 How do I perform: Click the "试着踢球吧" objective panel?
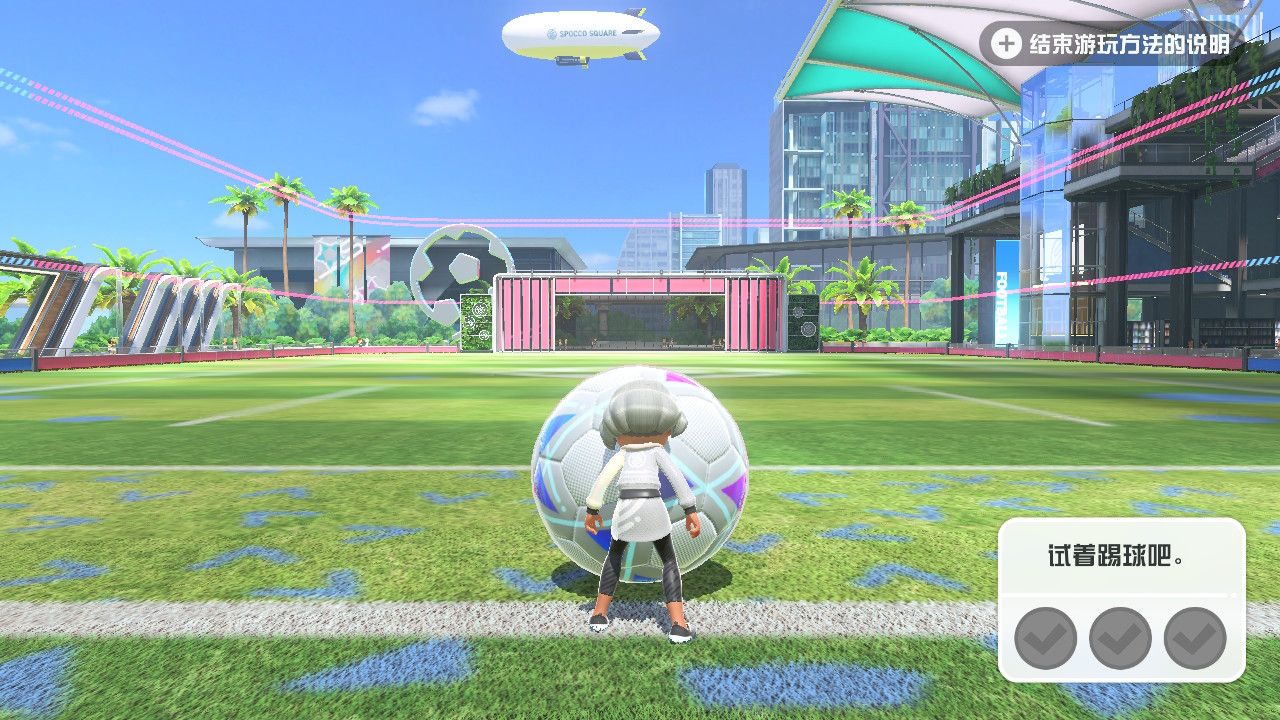[1120, 598]
